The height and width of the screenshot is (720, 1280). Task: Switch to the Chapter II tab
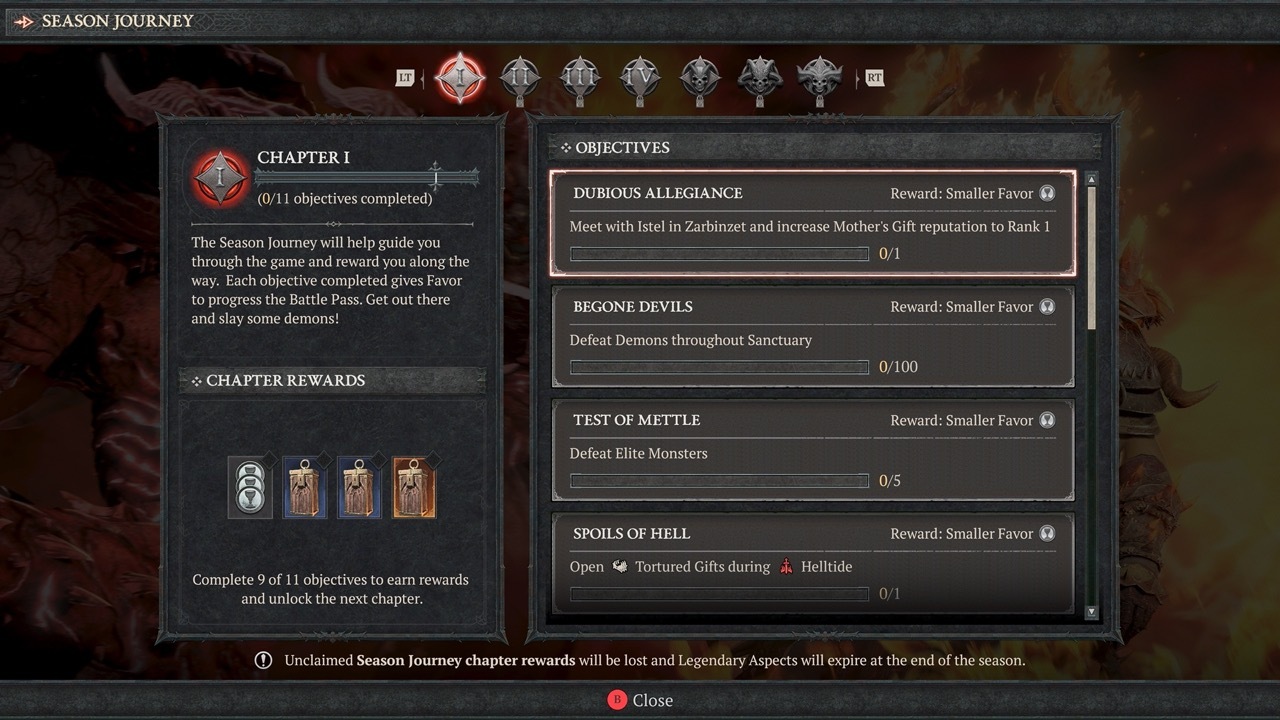coord(520,78)
